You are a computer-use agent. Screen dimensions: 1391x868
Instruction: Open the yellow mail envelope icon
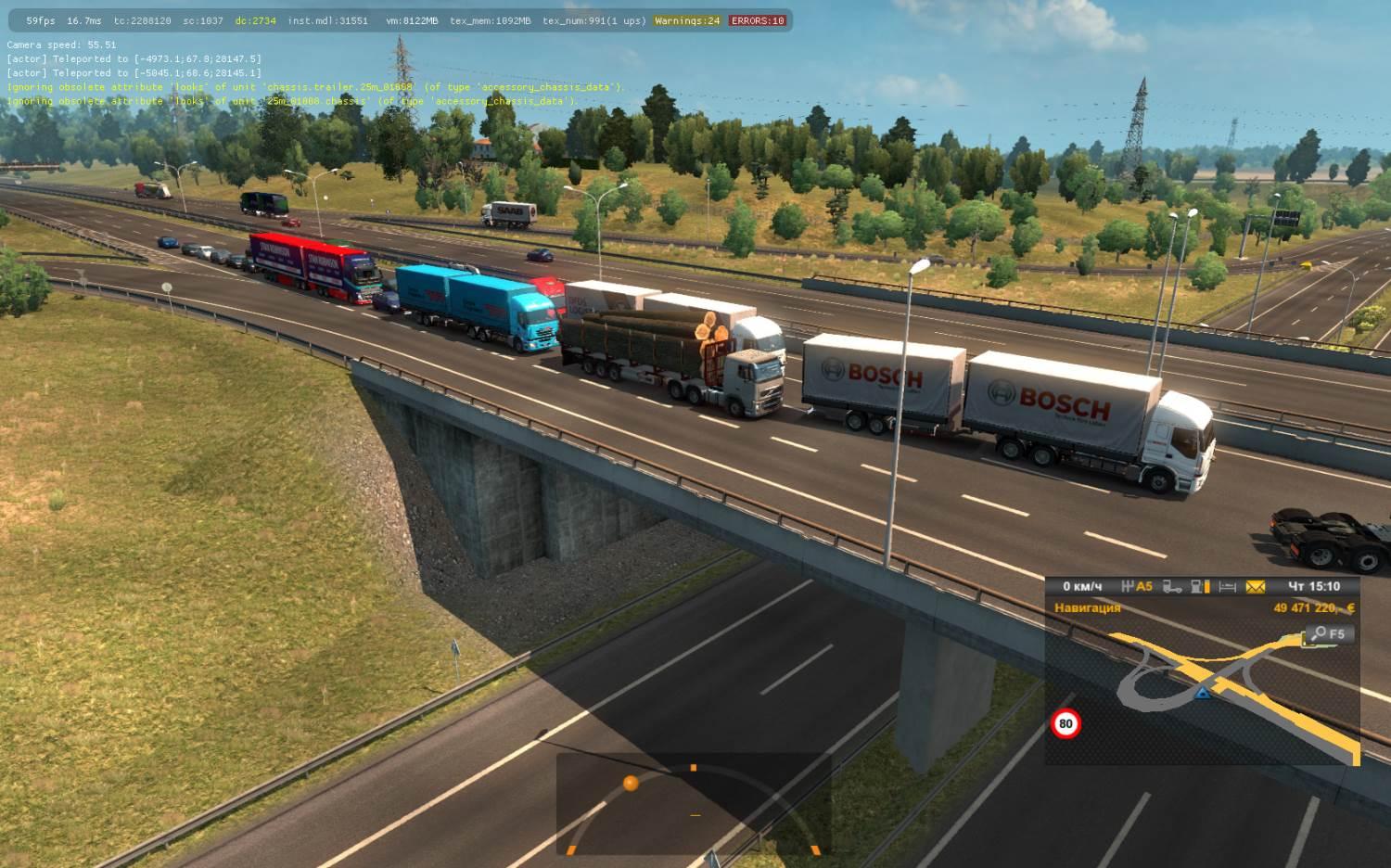1255,586
